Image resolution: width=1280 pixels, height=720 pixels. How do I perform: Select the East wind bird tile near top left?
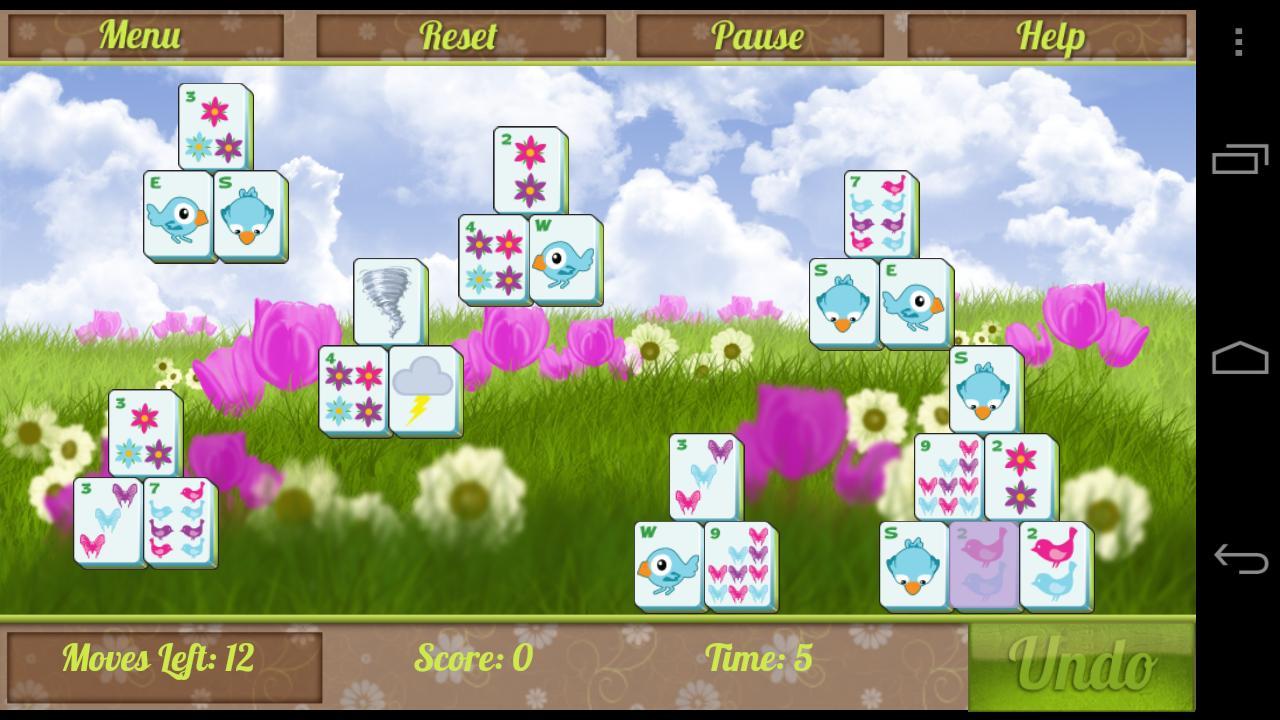[180, 215]
